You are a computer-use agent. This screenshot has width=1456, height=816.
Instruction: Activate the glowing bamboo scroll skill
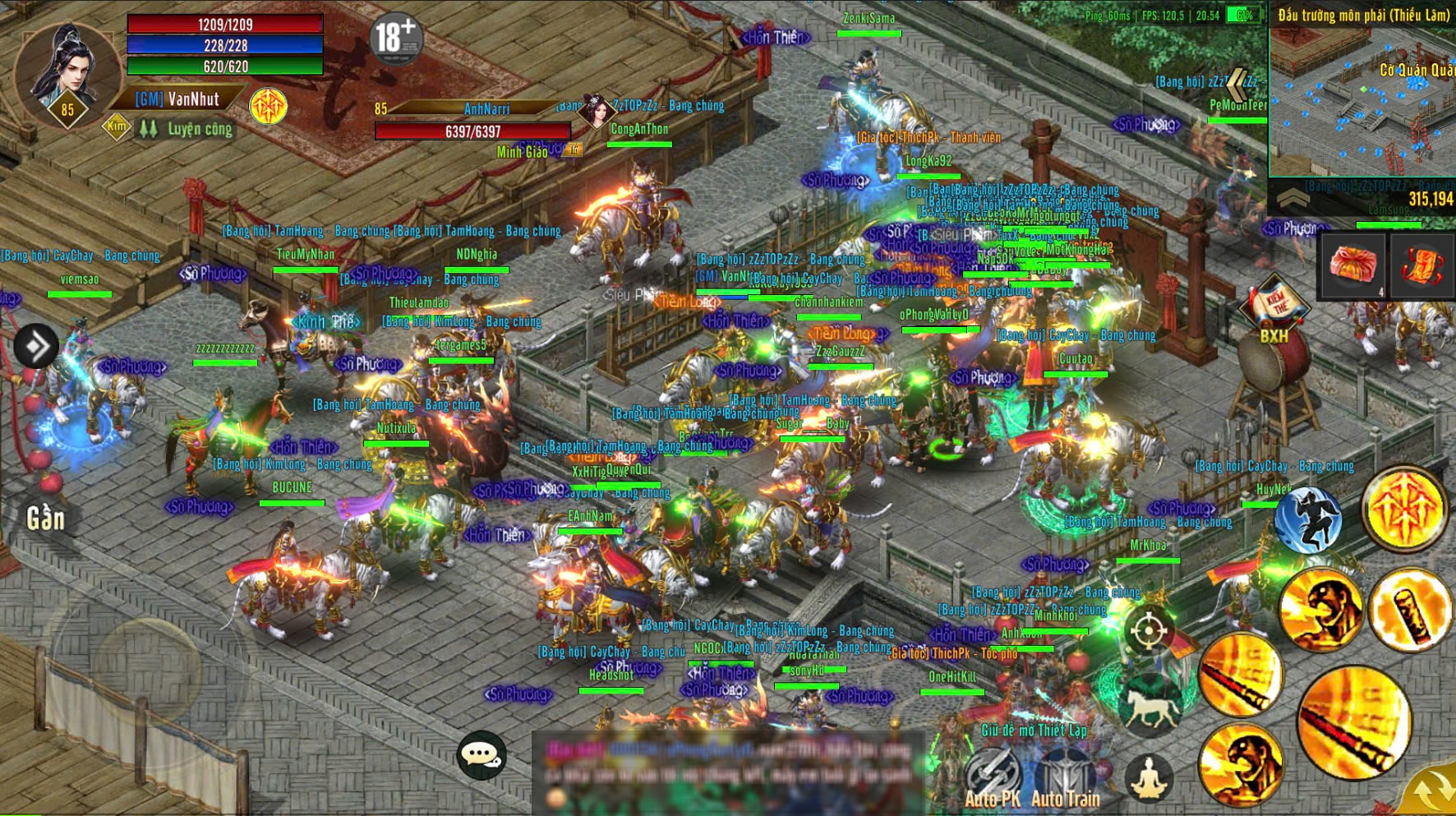(1410, 611)
